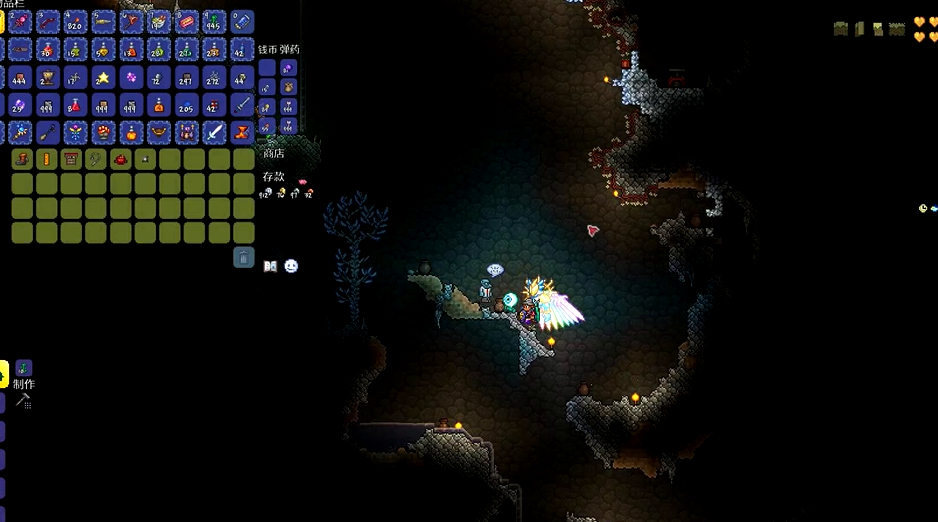938x522 pixels.
Task: Select the red bow in the hotbar
Action: (x=47, y=21)
